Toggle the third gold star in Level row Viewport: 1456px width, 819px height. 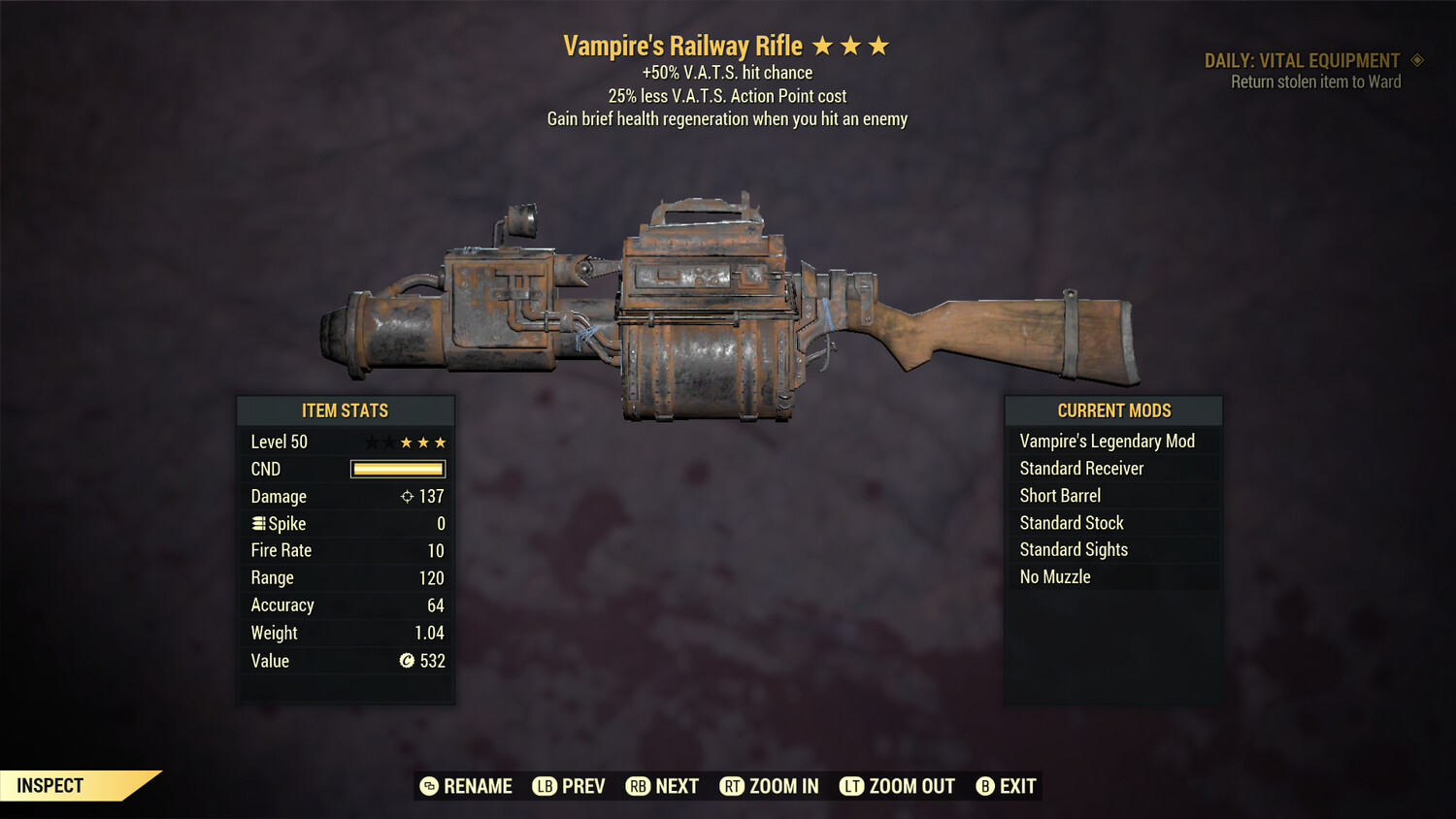442,442
